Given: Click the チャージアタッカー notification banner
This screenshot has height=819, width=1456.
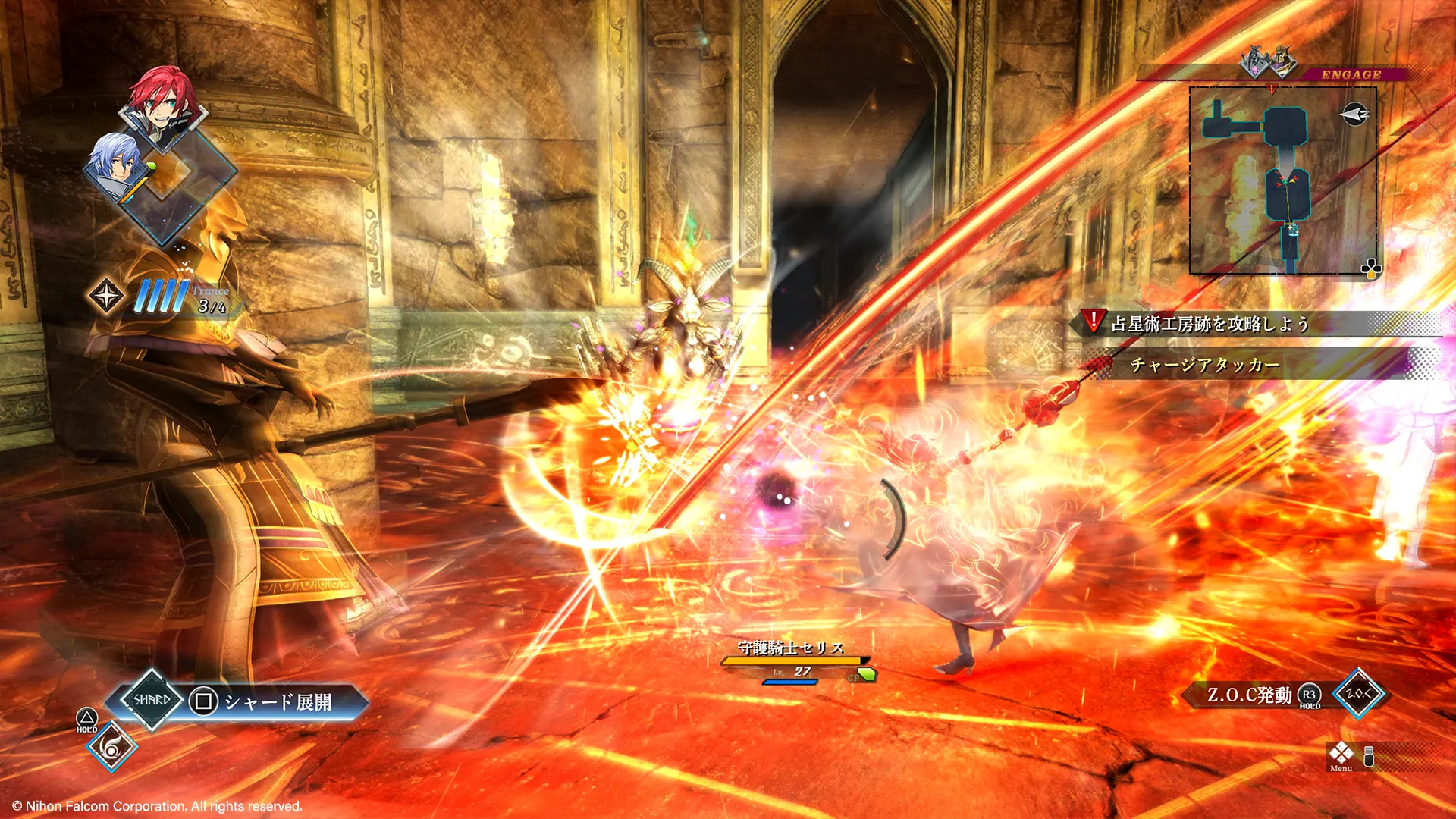Looking at the screenshot, I should pyautogui.click(x=1206, y=366).
